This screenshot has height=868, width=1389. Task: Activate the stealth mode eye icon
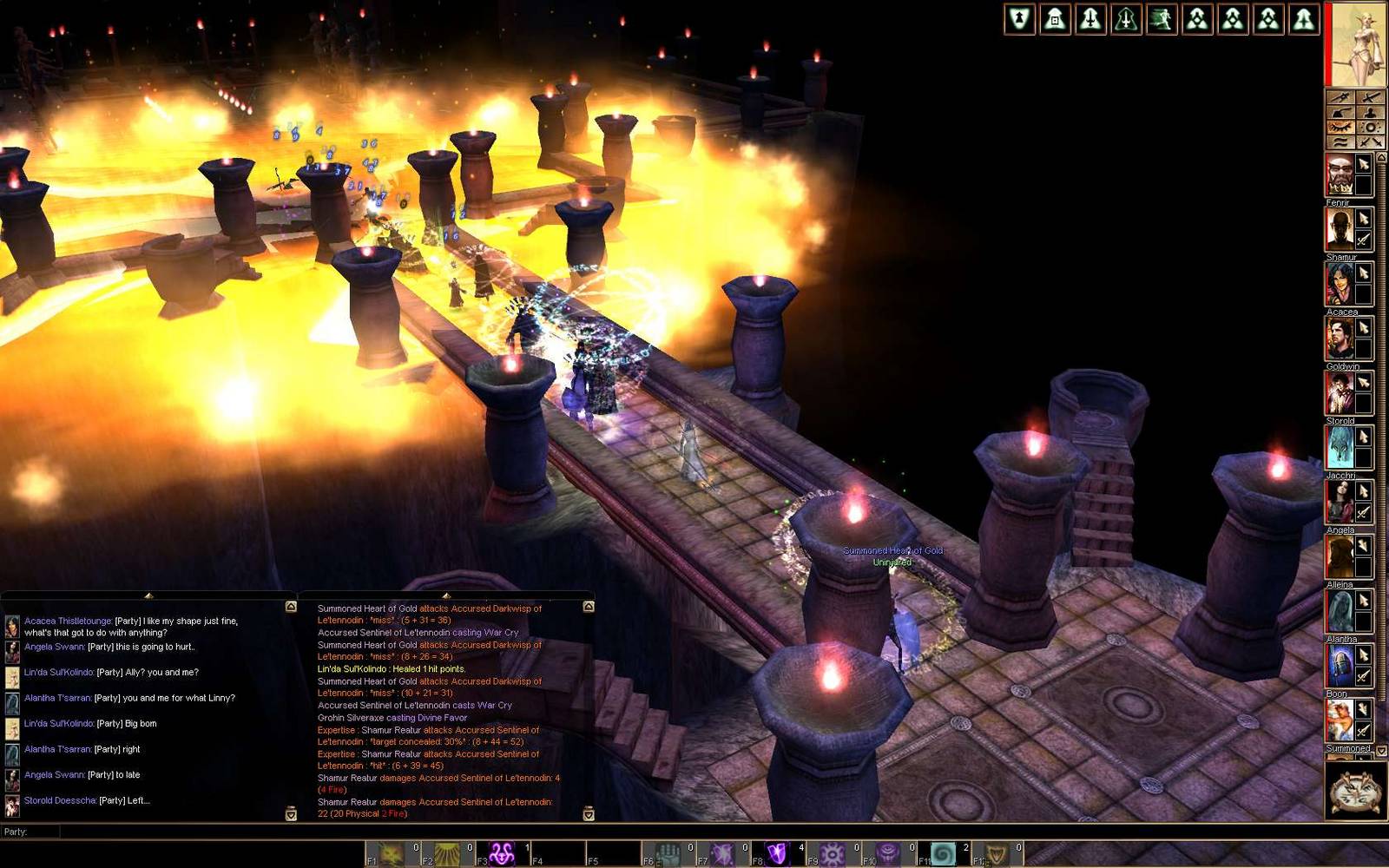[x=1340, y=127]
